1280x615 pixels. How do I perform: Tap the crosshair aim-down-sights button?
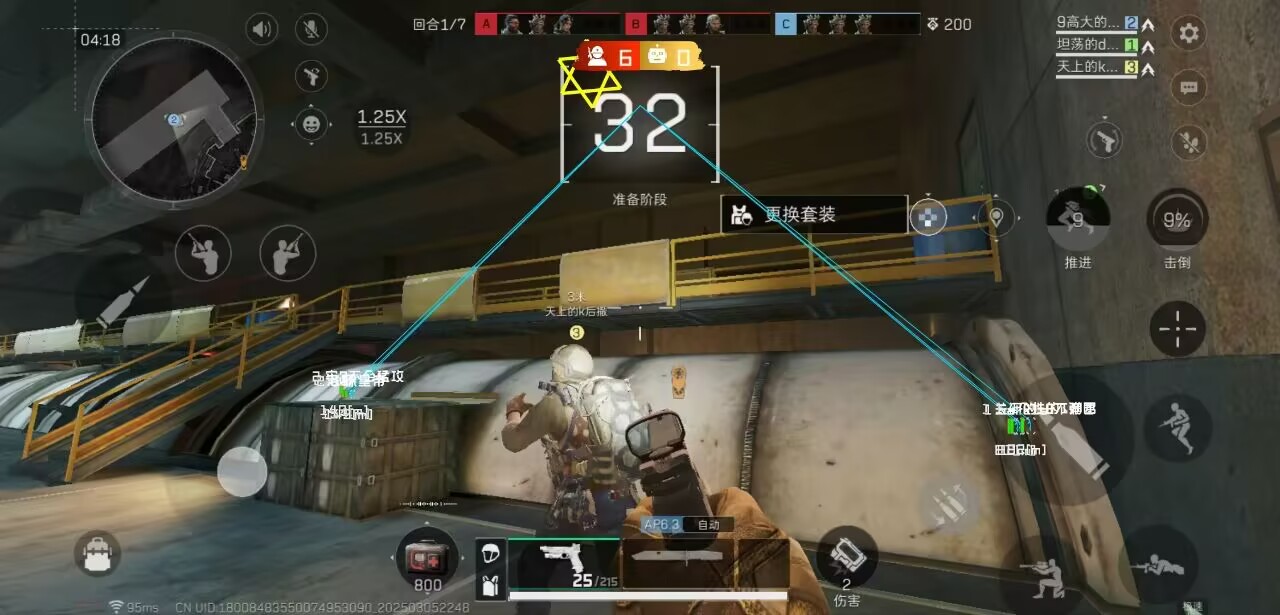coord(1177,328)
